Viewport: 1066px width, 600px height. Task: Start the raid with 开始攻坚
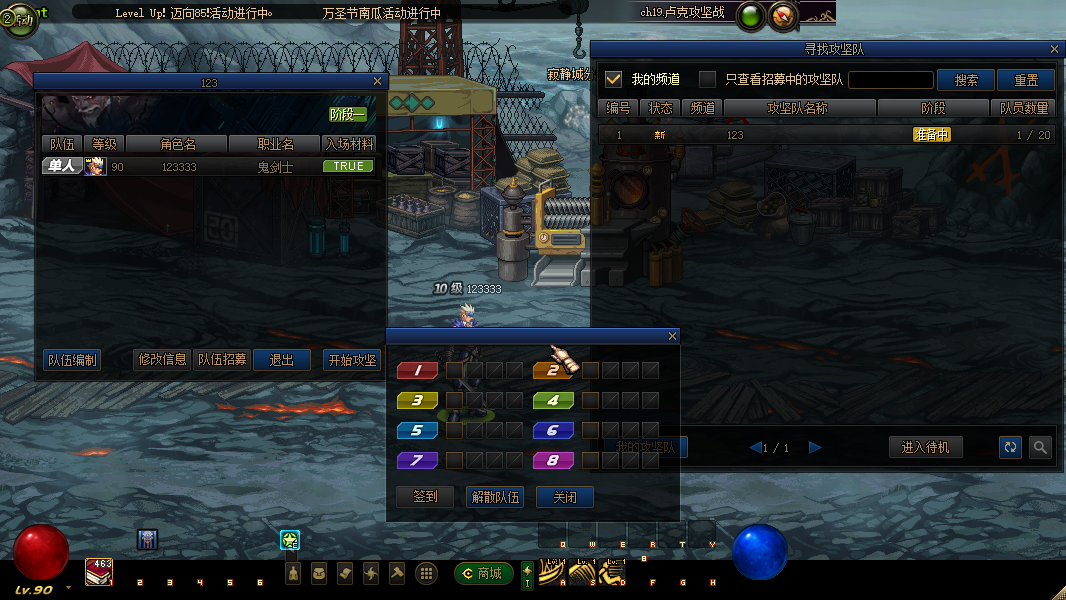click(x=352, y=360)
